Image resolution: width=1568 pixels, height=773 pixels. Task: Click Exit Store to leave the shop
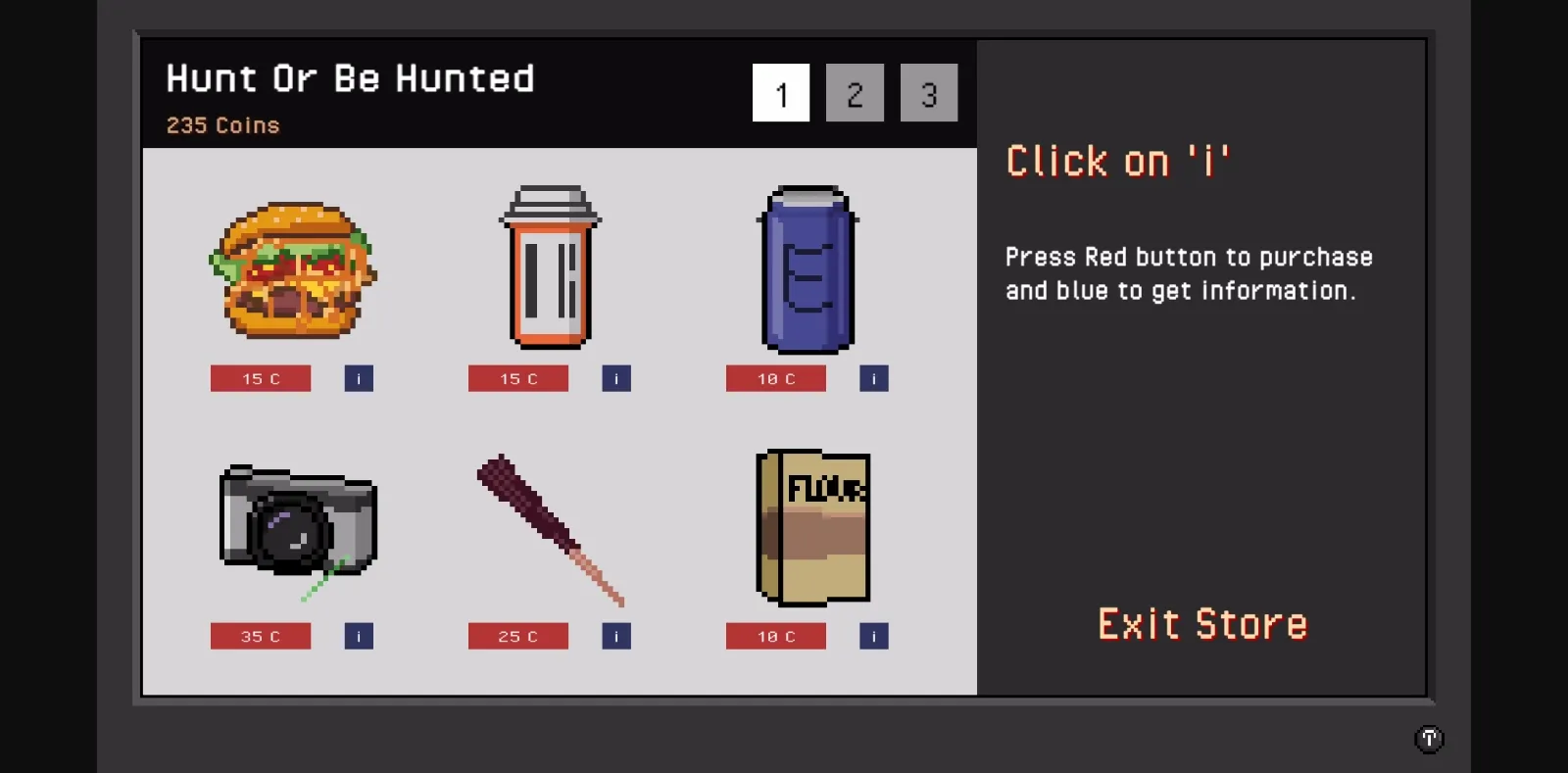pyautogui.click(x=1202, y=624)
